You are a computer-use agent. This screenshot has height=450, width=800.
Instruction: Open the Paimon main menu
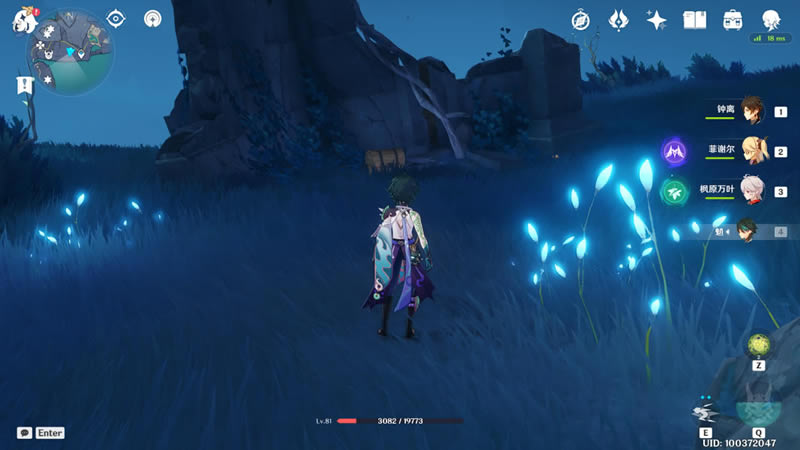pyautogui.click(x=24, y=20)
